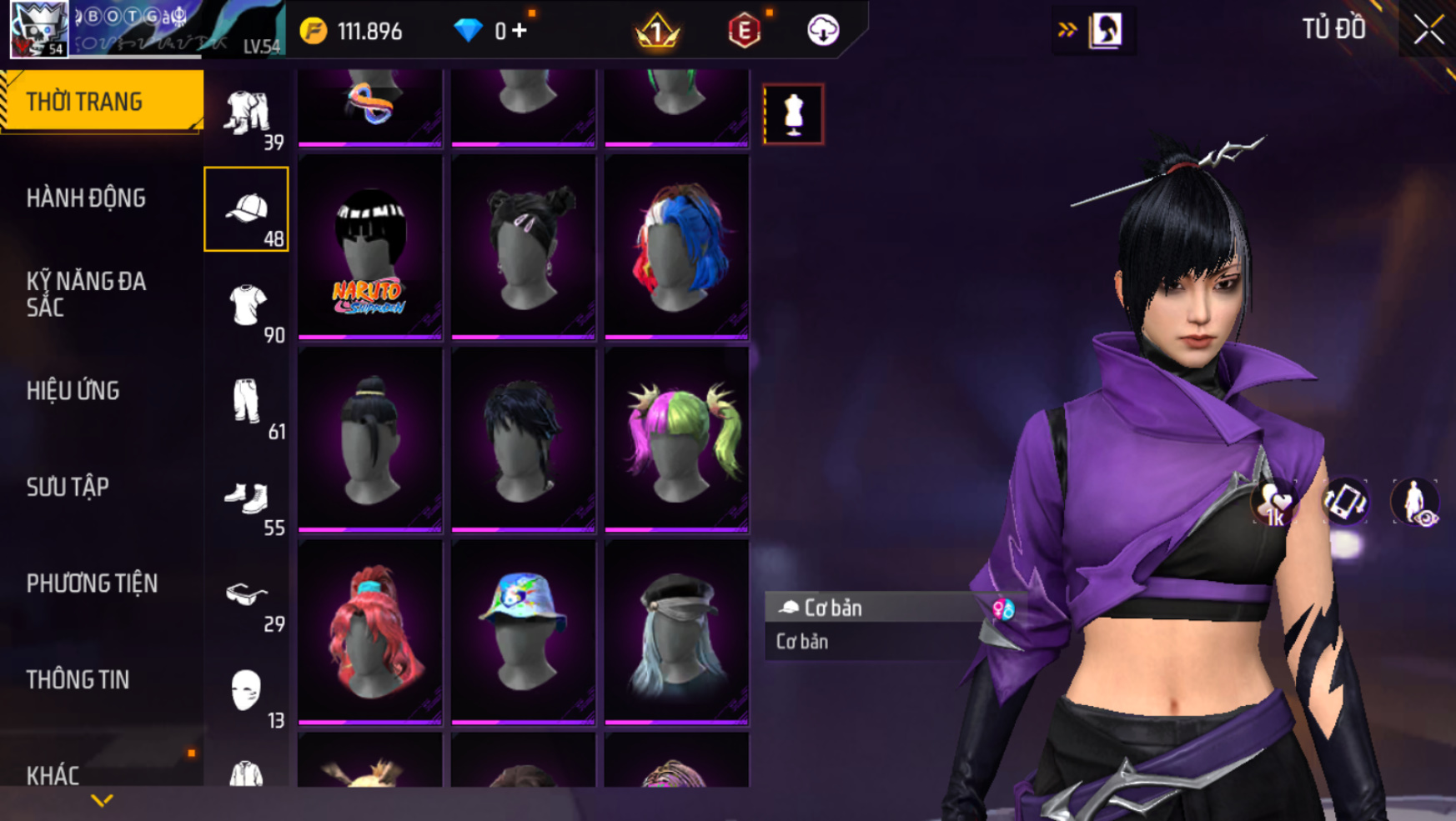Screen dimensions: 1456x821
Task: Switch to Kỹ Năng Đa Sắc tab
Action: [86, 293]
